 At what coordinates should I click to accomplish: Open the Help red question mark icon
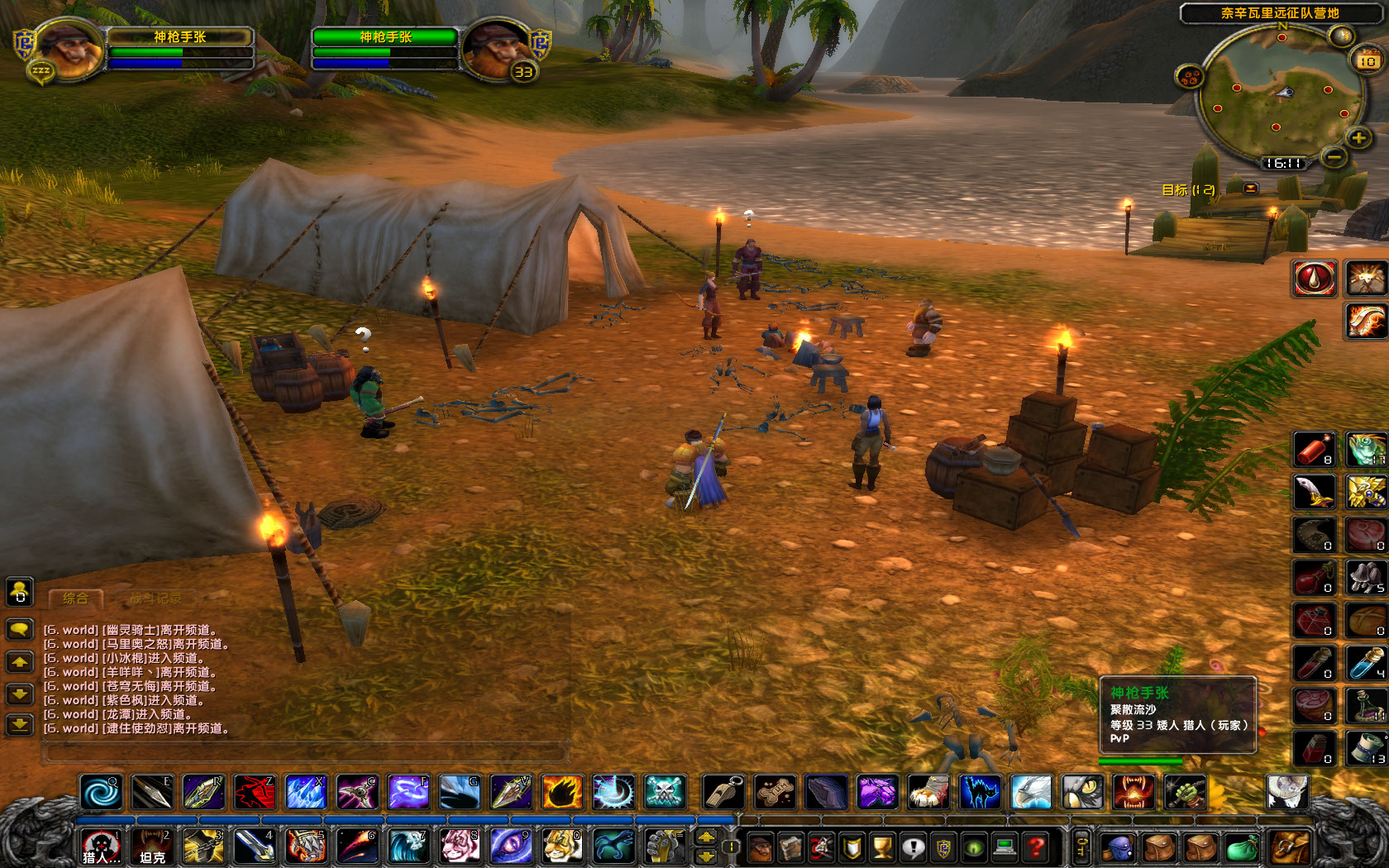click(x=1036, y=847)
